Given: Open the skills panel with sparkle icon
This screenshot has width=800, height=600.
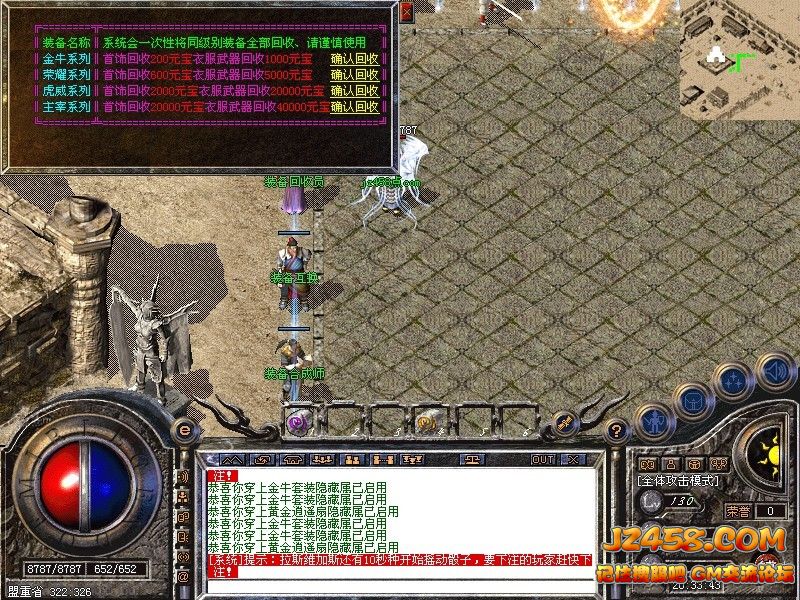Looking at the screenshot, I should click(x=732, y=381).
